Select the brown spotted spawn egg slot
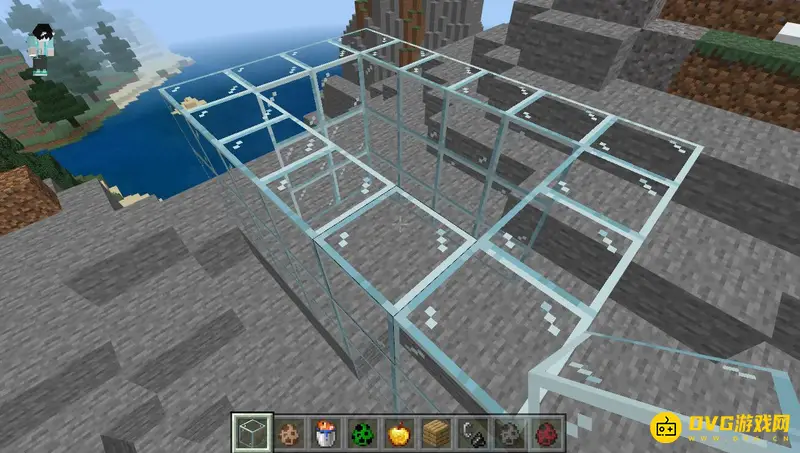 [289, 433]
